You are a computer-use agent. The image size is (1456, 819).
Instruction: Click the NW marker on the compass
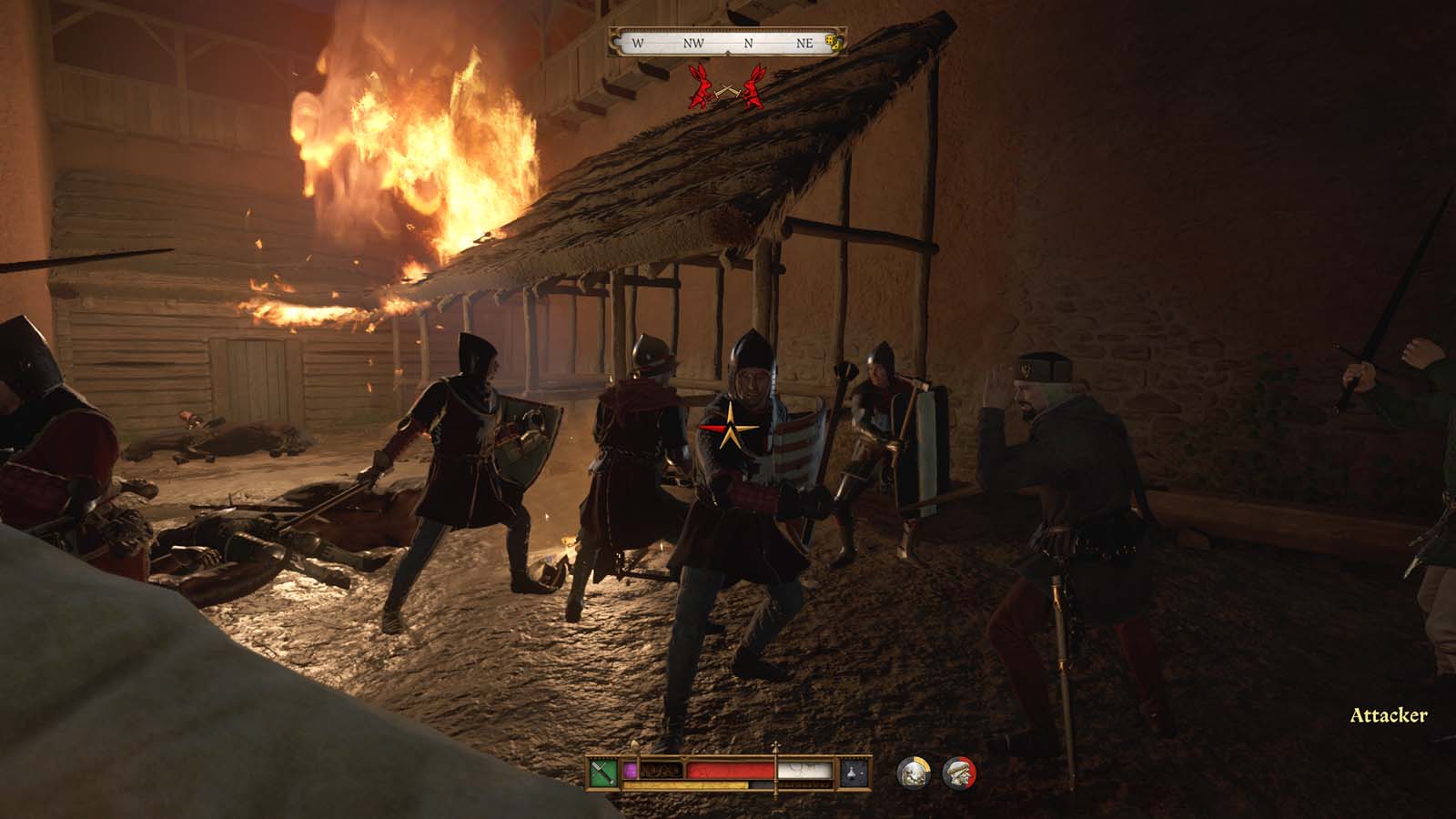click(x=693, y=43)
